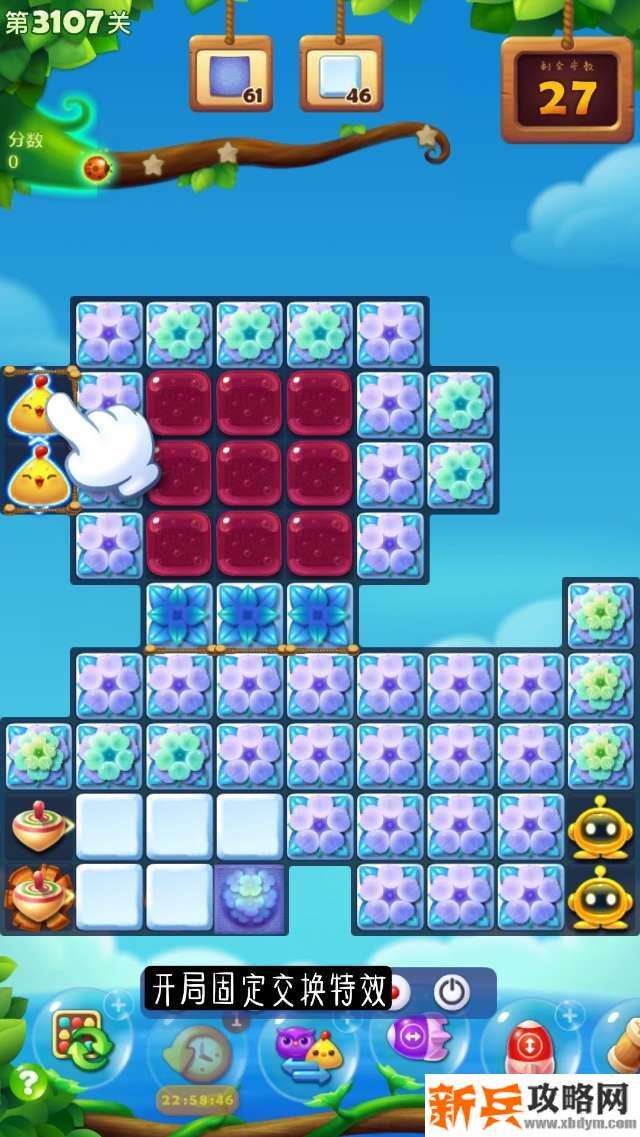
Task: Select the bottom yellow robot tile
Action: pos(599,897)
